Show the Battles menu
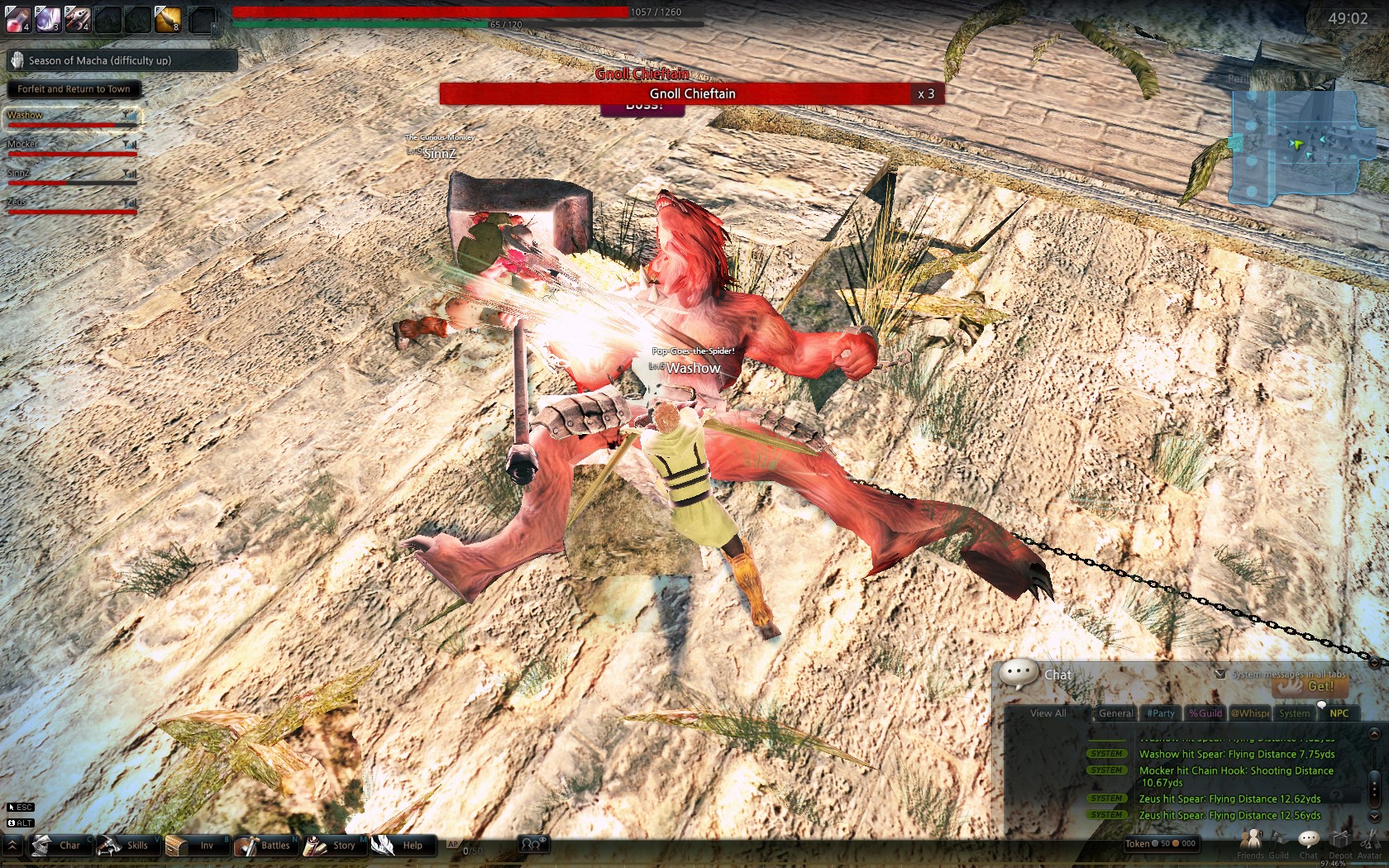This screenshot has width=1389, height=868. pos(264,845)
